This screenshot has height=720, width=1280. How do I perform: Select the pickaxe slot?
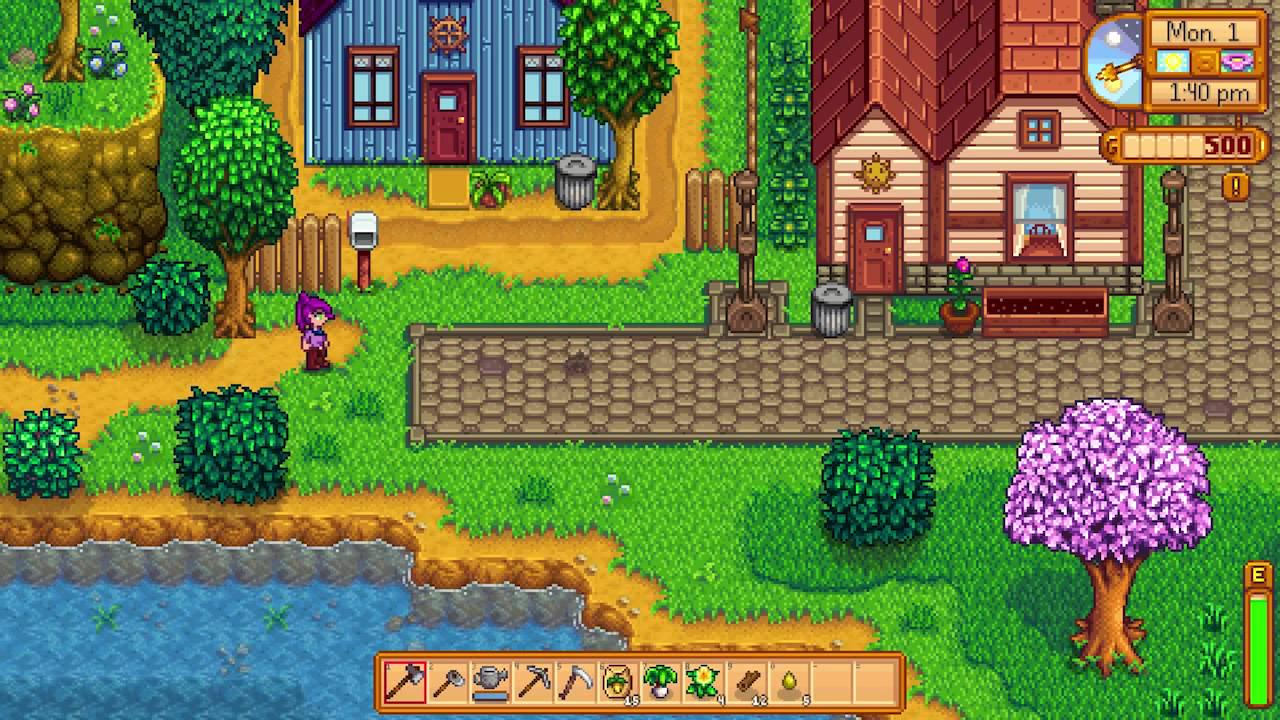tap(533, 683)
